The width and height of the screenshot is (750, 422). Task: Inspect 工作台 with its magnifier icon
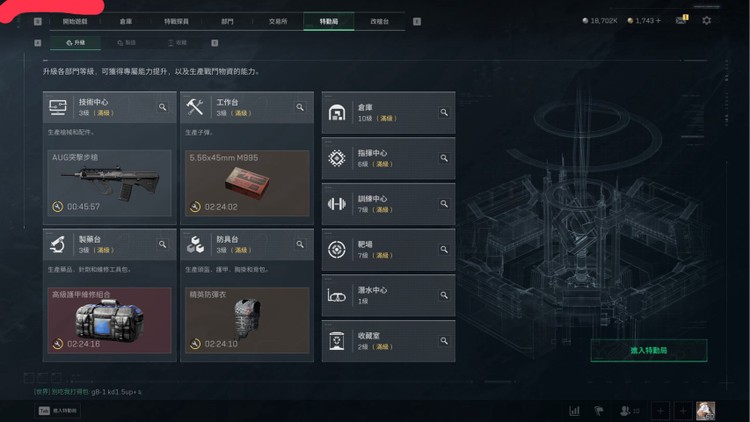click(300, 107)
